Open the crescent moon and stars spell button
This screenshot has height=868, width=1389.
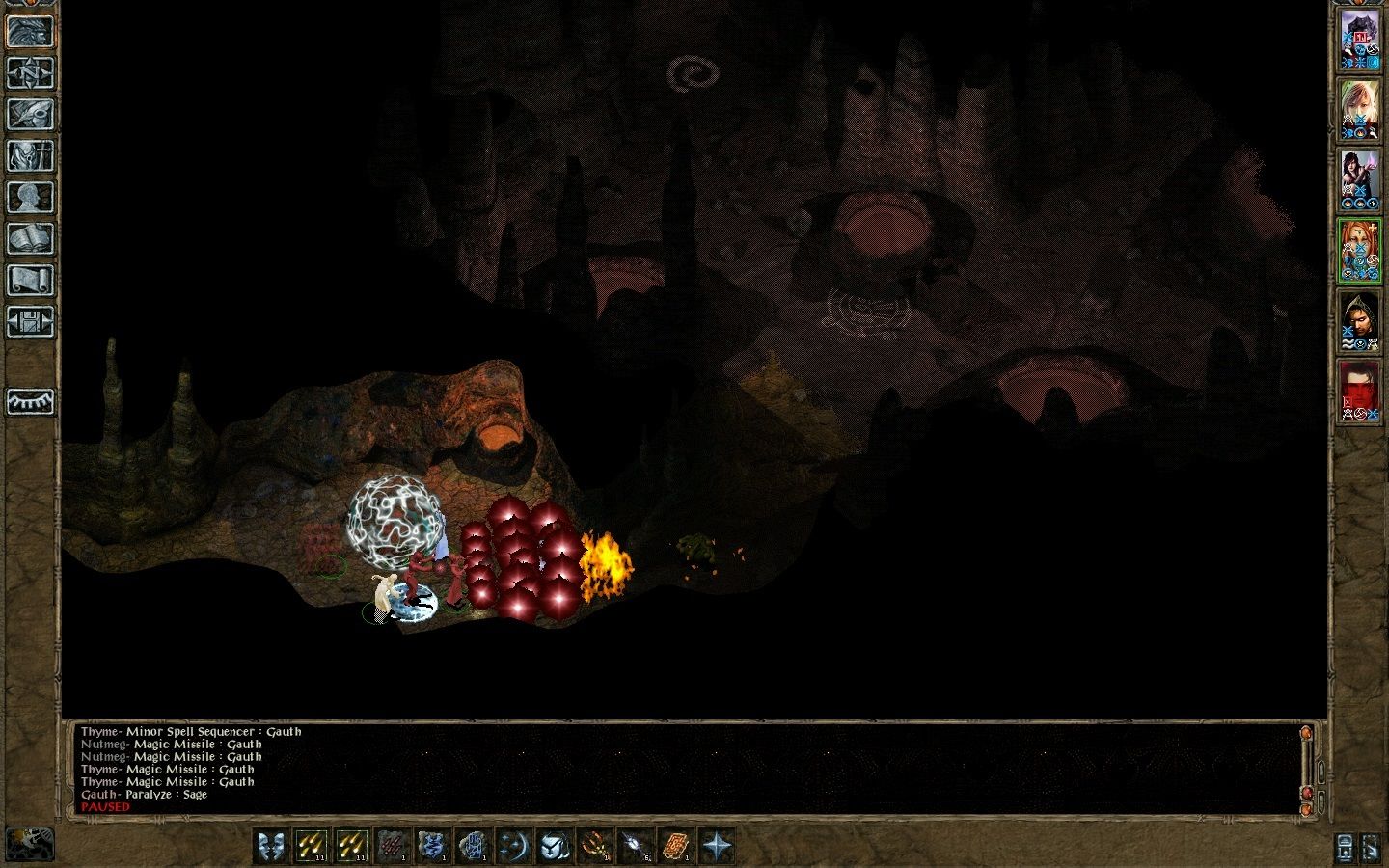coord(513,846)
